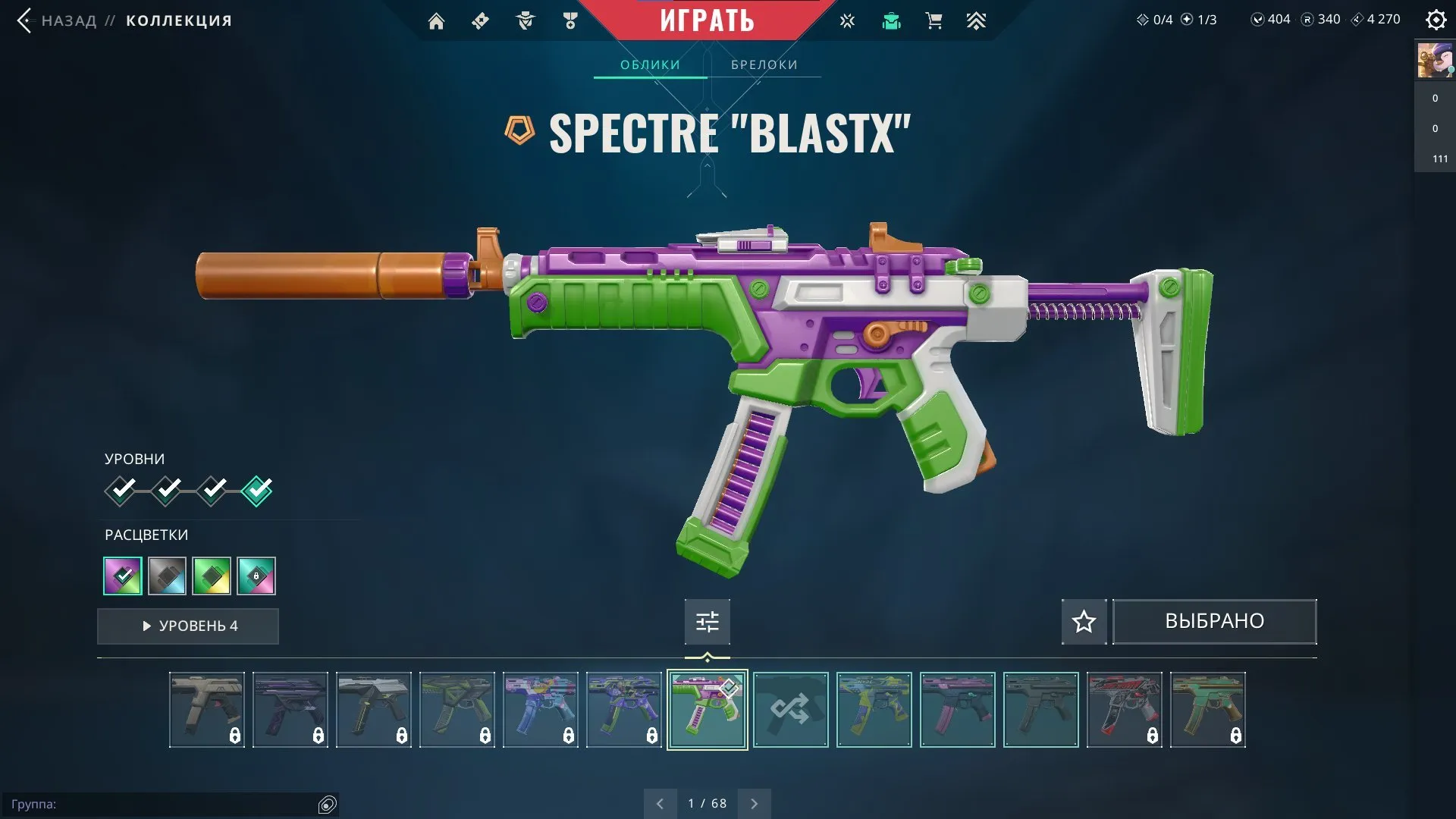Viewport: 1456px width, 819px height.
Task: Select the green-yellow color variant swatch
Action: pyautogui.click(x=211, y=576)
